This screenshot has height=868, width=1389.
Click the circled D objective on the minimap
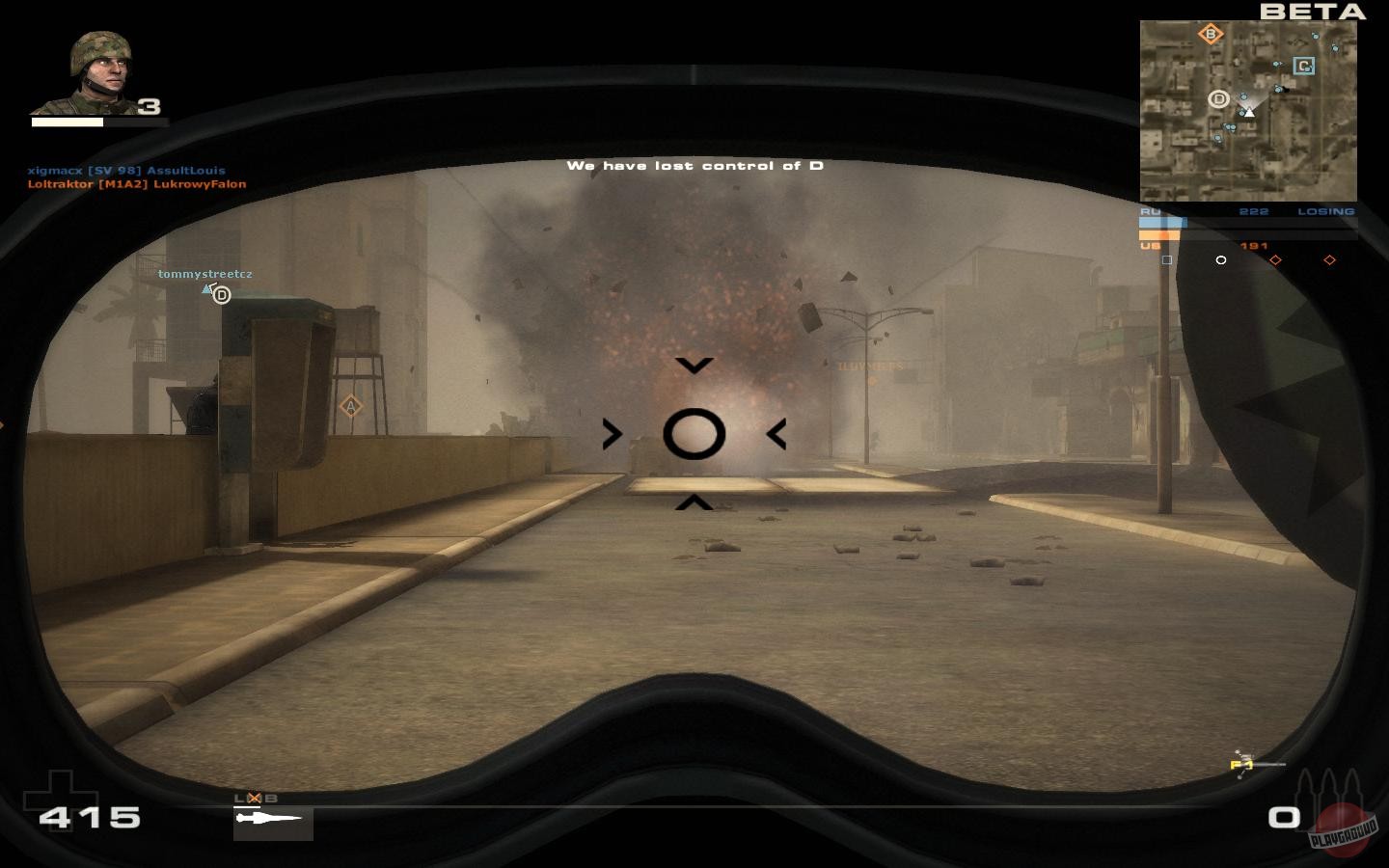(1219, 99)
